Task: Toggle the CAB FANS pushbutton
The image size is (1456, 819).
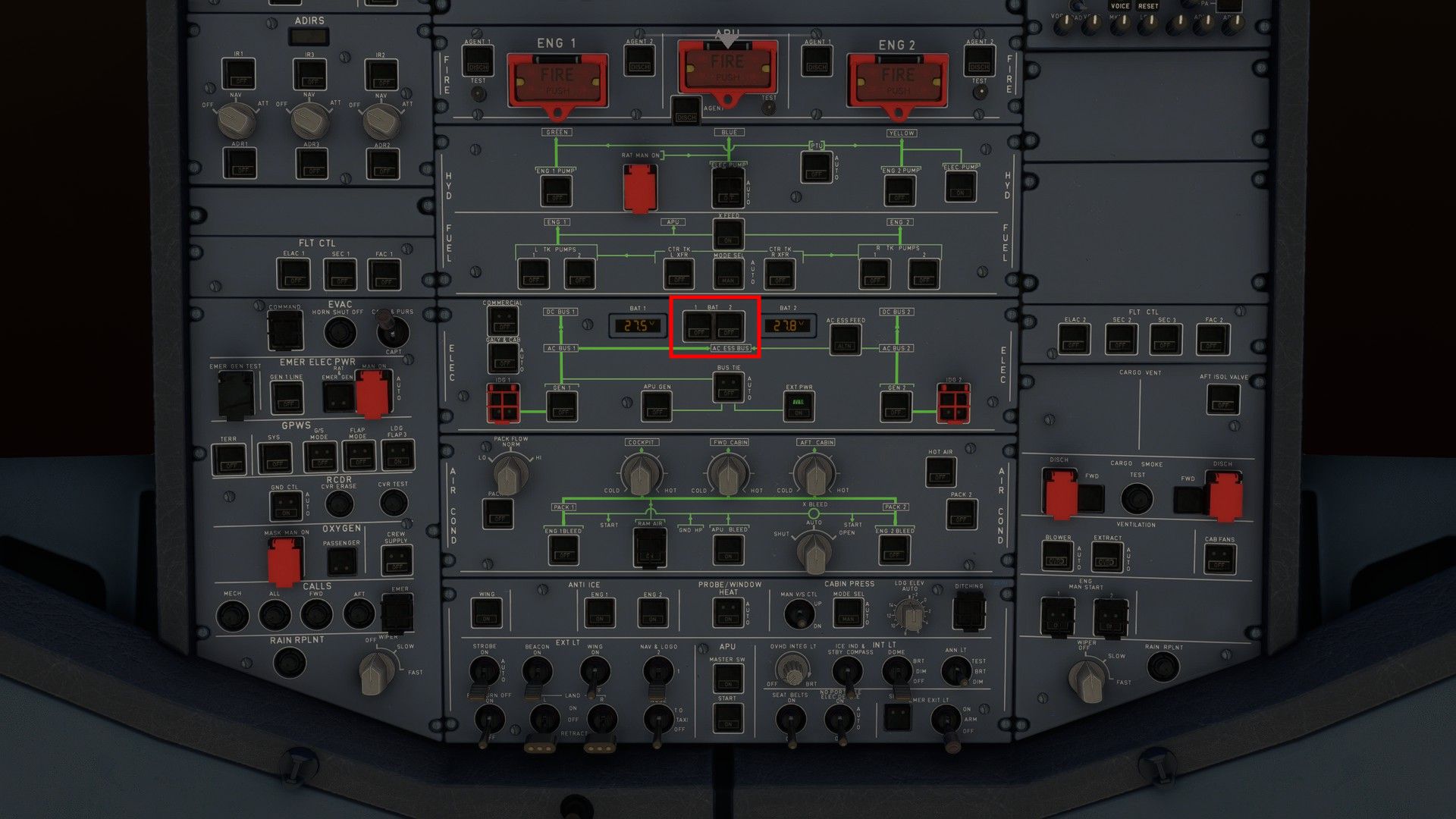Action: click(x=1219, y=560)
